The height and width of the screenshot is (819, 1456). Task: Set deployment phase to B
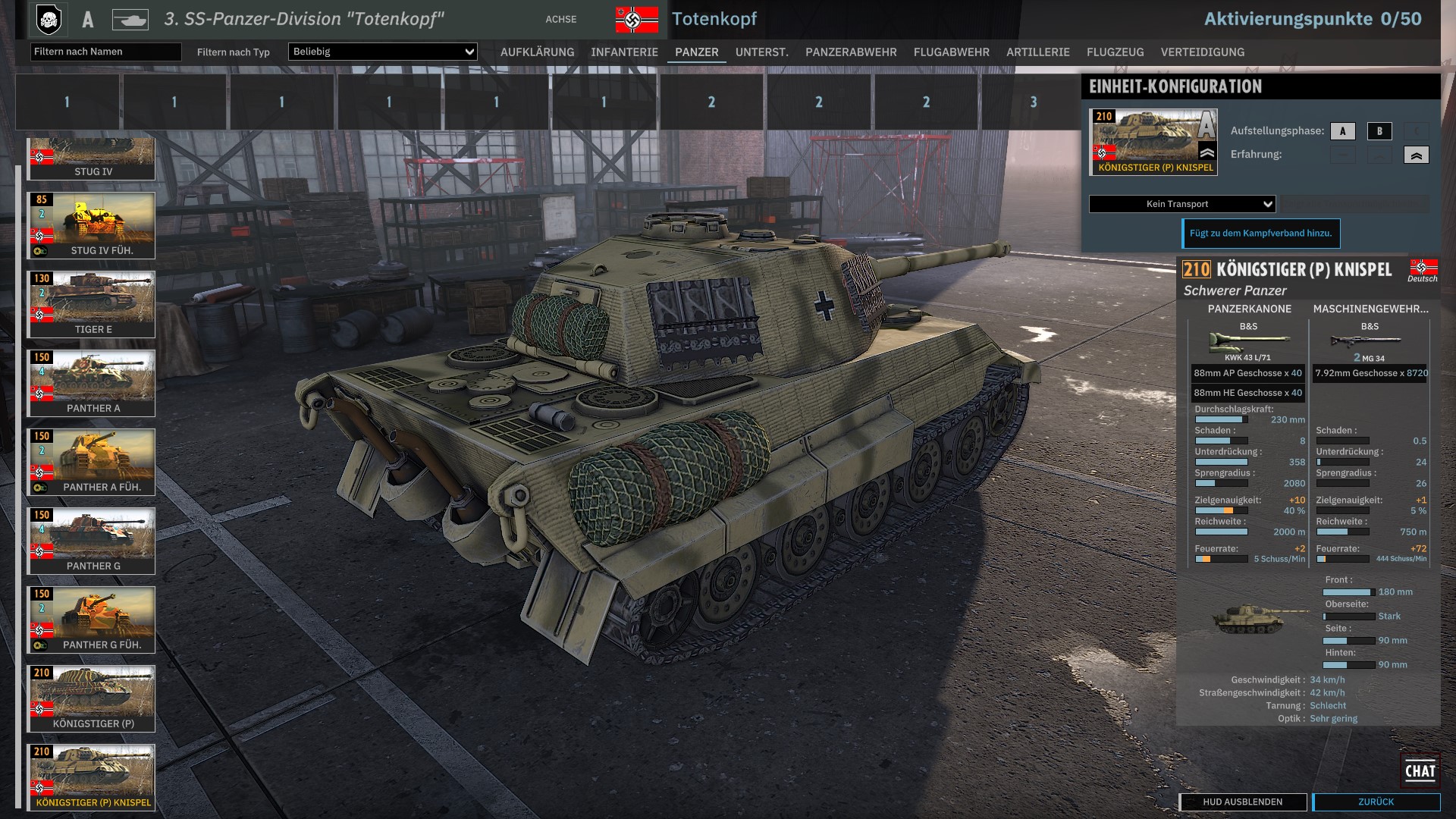click(1379, 131)
